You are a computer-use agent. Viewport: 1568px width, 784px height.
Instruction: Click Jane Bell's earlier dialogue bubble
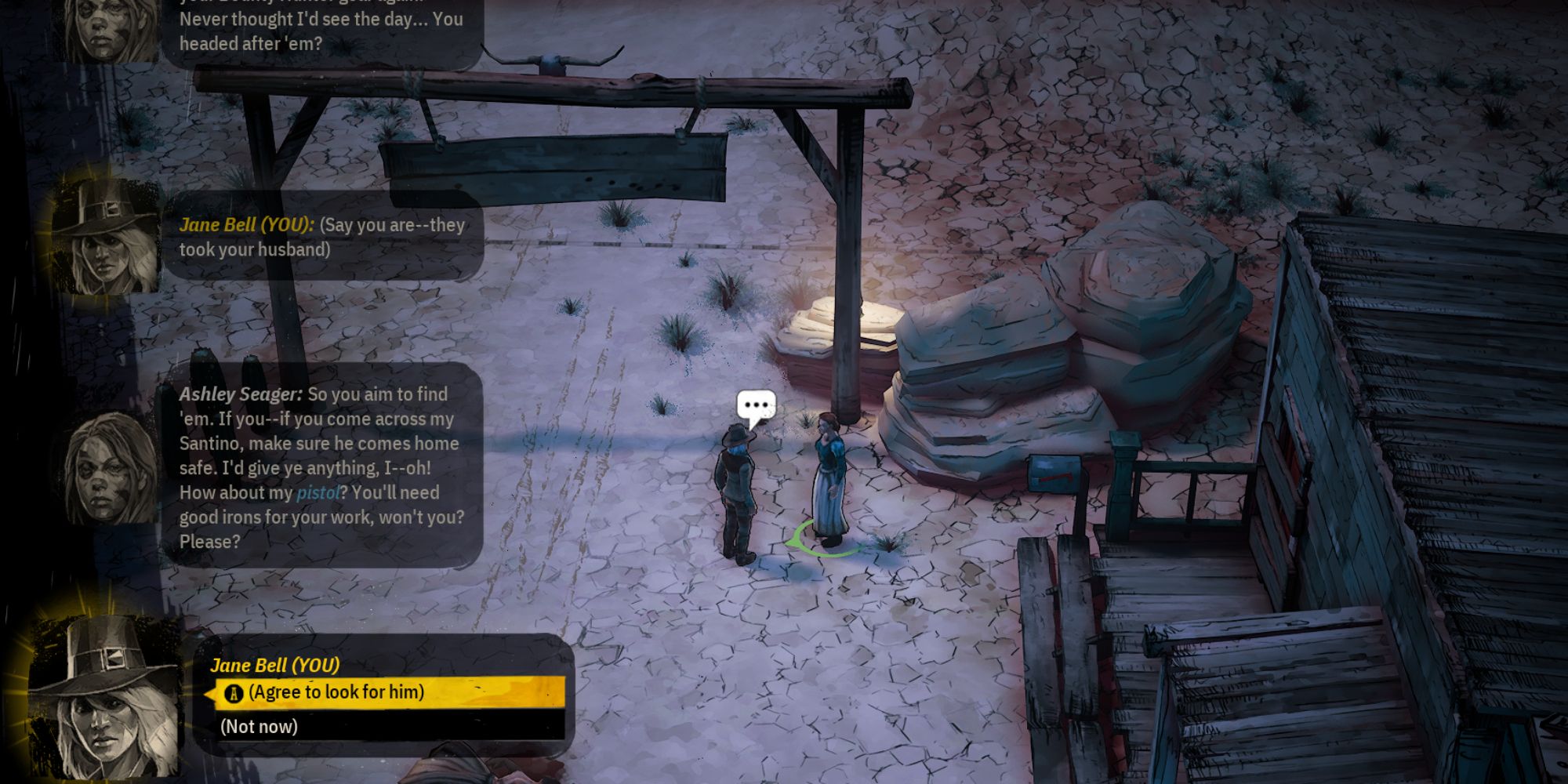pyautogui.click(x=321, y=237)
